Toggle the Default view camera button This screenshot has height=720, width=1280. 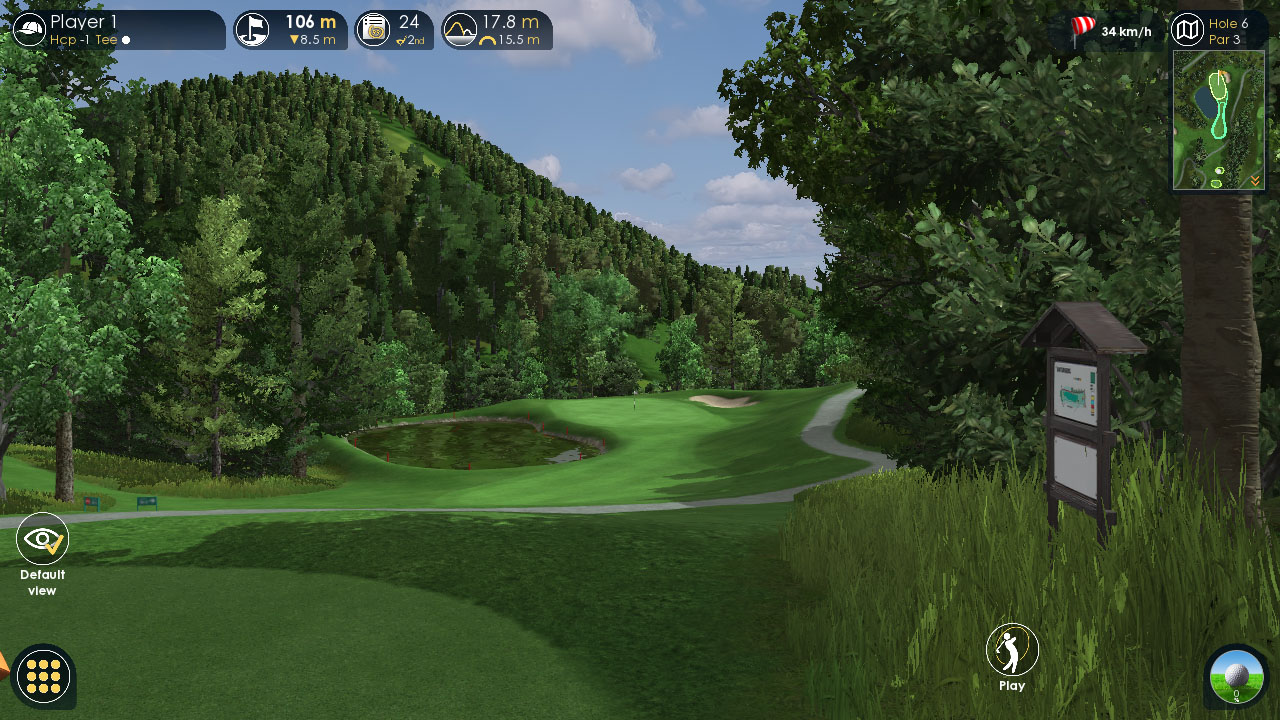pos(42,540)
